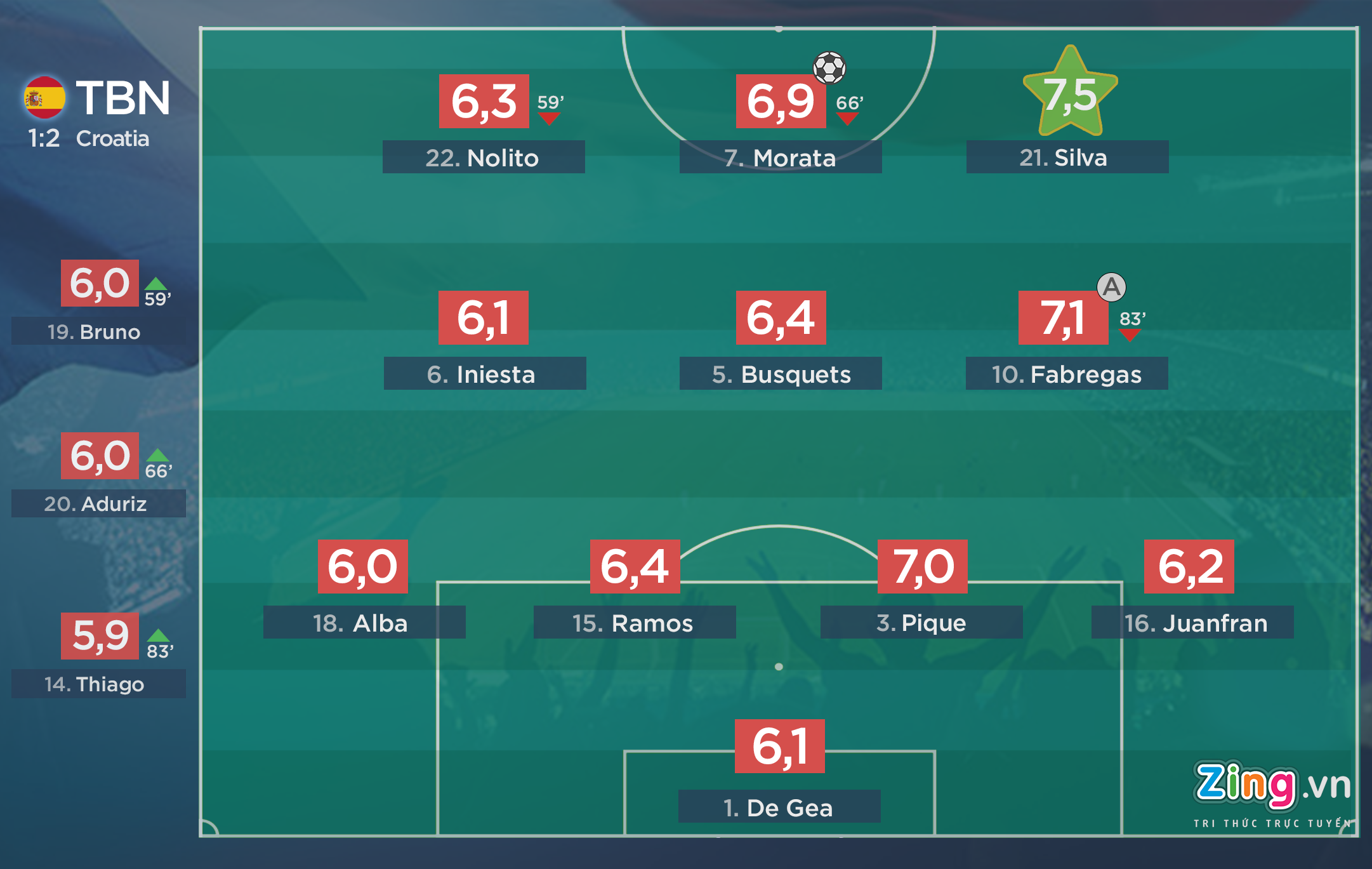
Task: Select the 22. Nolito player label
Action: [x=483, y=157]
